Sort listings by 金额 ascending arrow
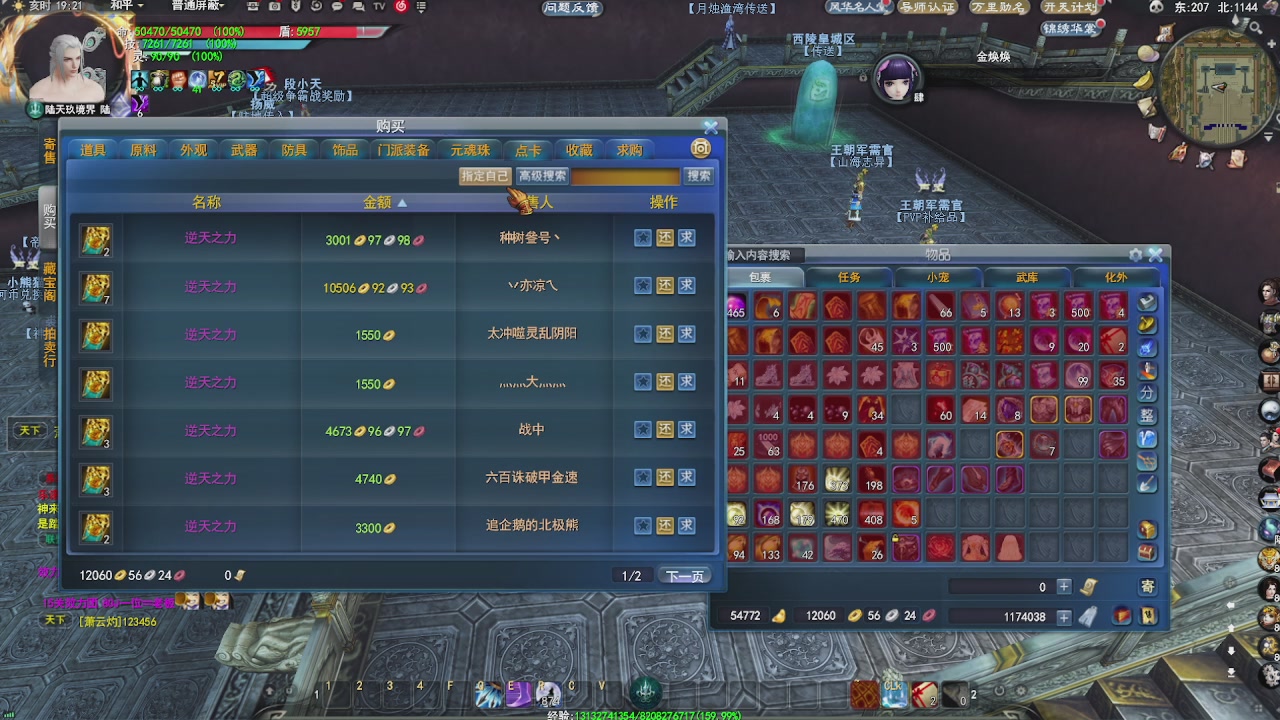This screenshot has height=720, width=1280. tap(402, 202)
